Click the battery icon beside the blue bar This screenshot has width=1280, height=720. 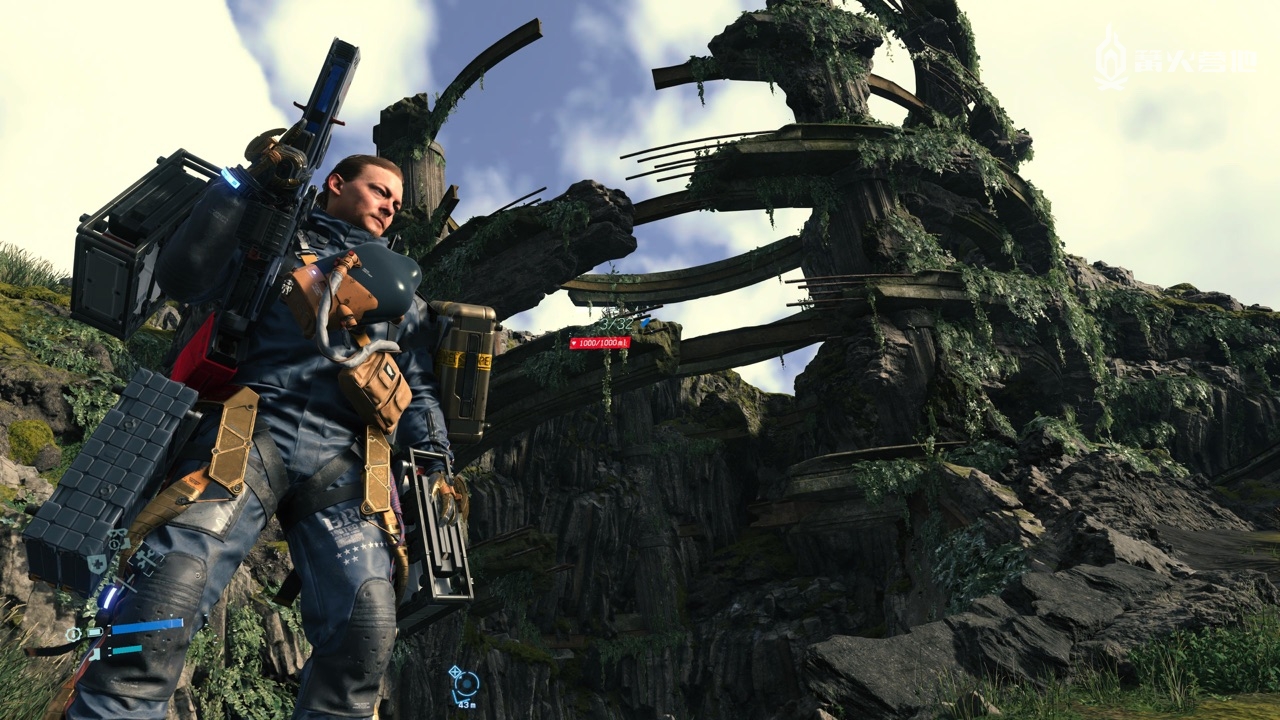coord(94,631)
